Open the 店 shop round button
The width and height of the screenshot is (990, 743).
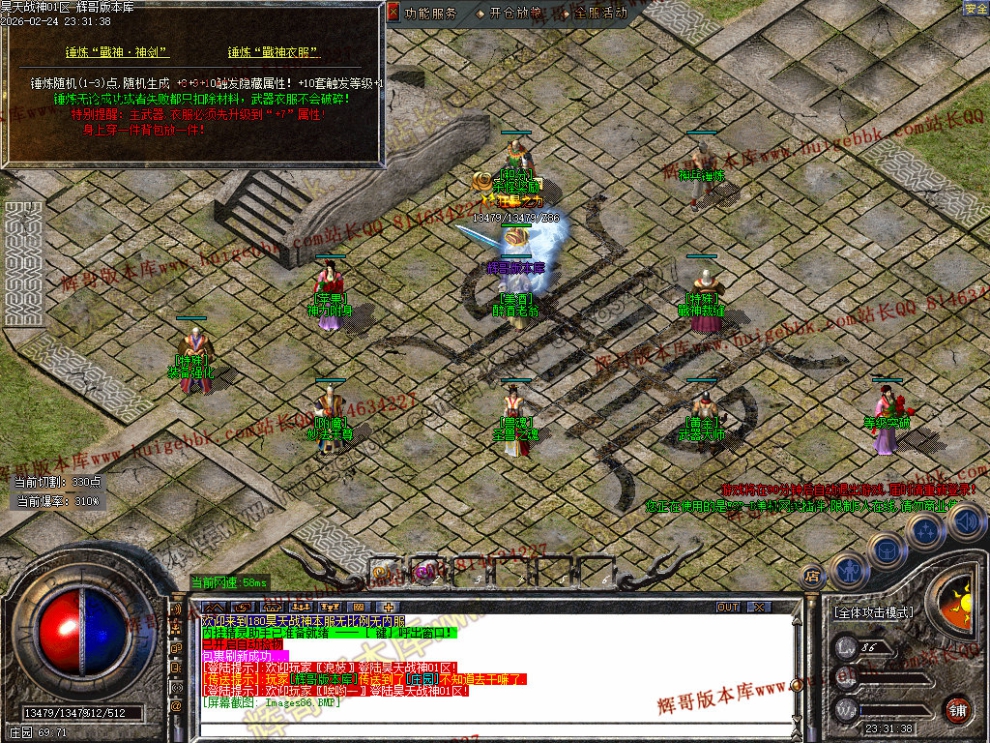click(x=812, y=575)
